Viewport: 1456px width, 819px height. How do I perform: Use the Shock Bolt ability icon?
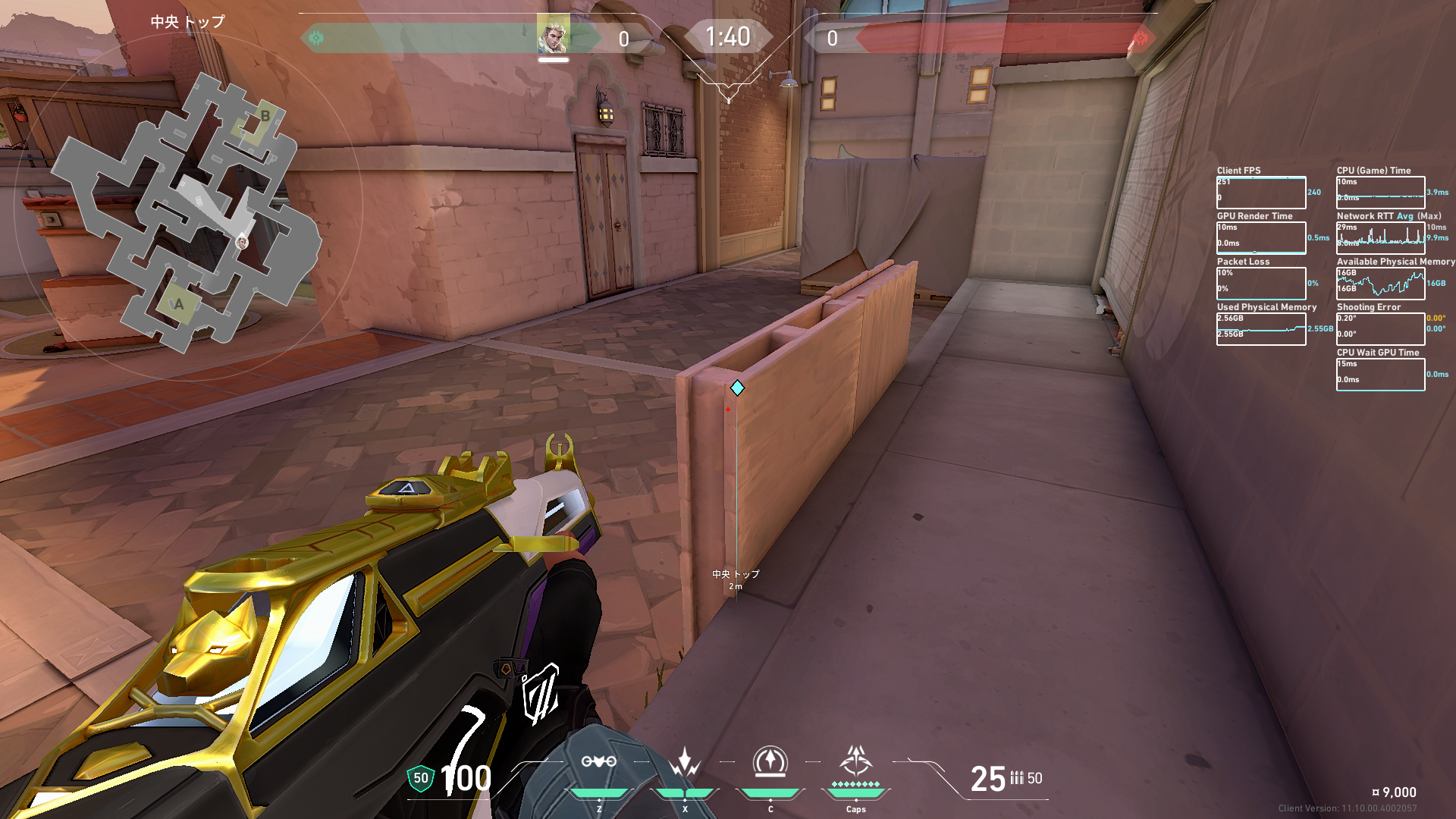685,761
